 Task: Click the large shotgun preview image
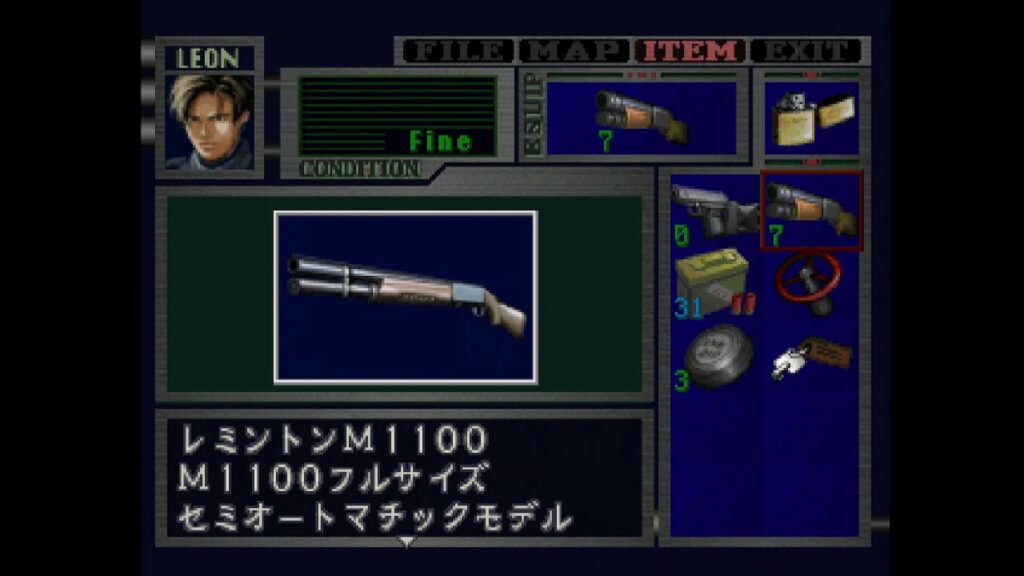tap(405, 296)
